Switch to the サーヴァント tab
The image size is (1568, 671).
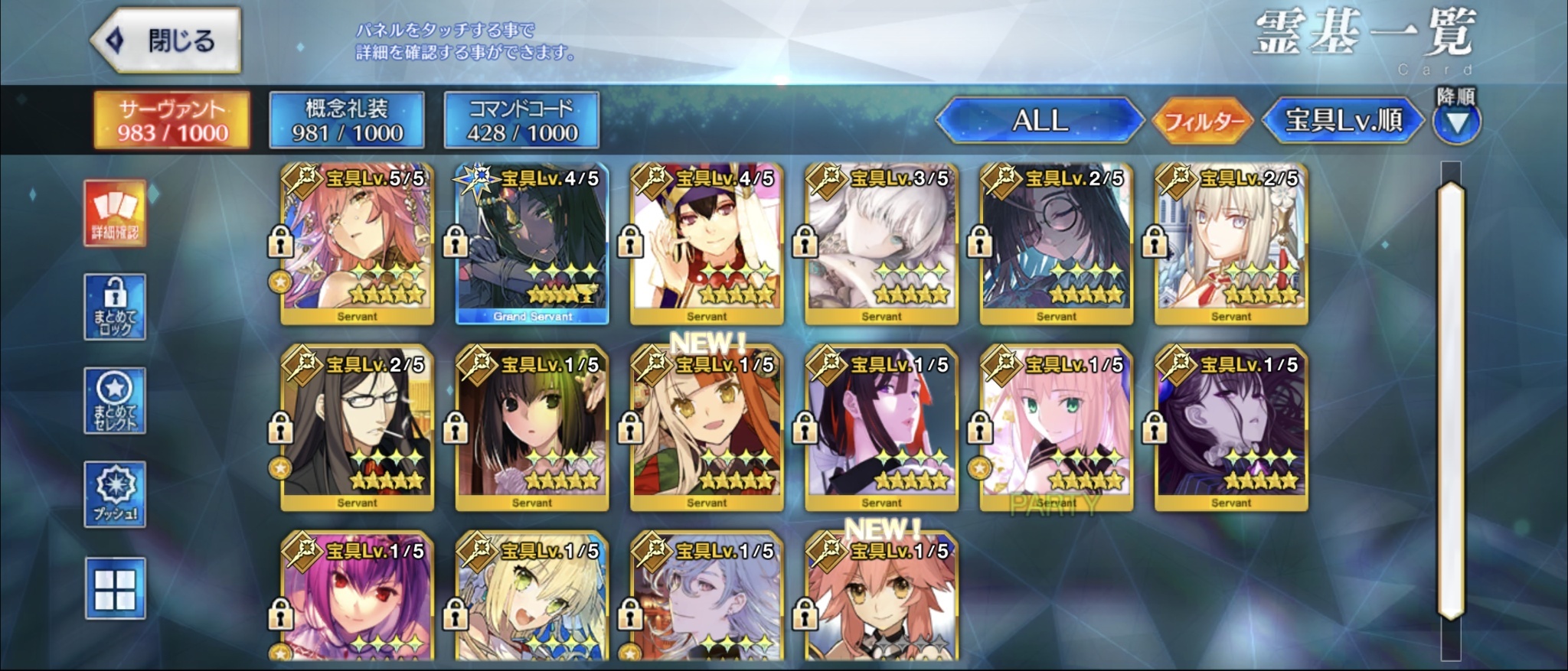(x=172, y=120)
